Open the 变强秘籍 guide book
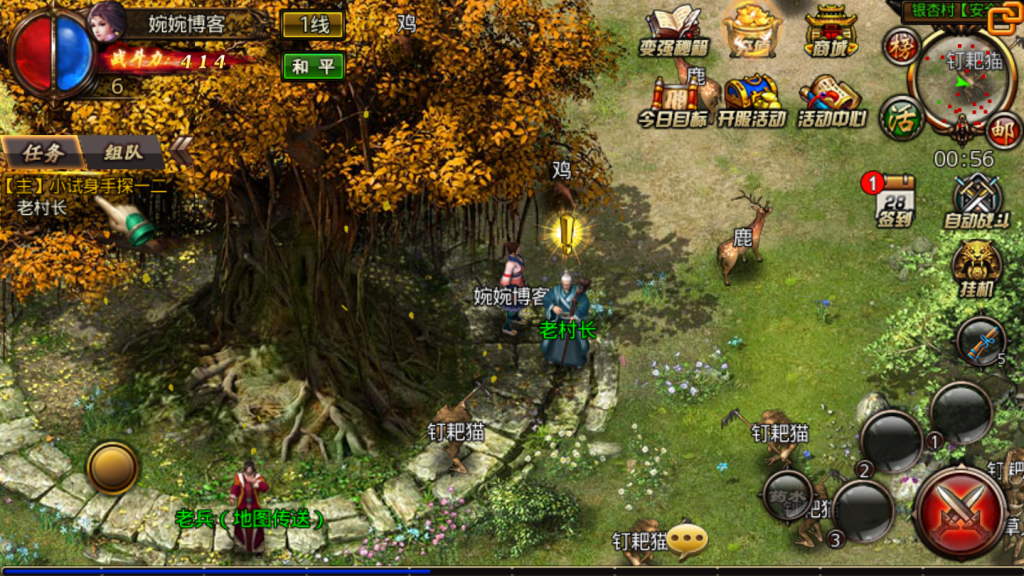The width and height of the screenshot is (1024, 576). [671, 30]
